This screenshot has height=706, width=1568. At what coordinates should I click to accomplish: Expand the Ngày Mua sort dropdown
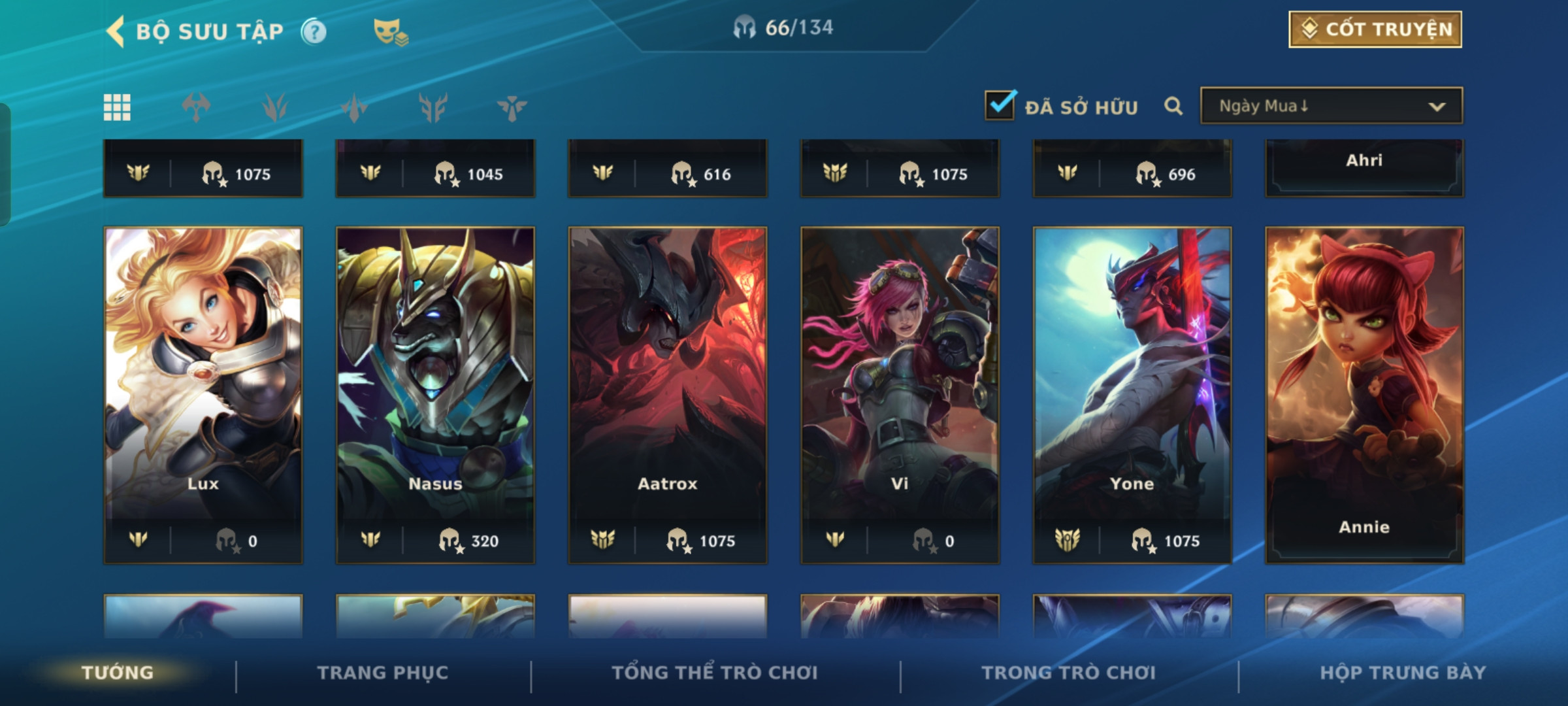point(1331,106)
